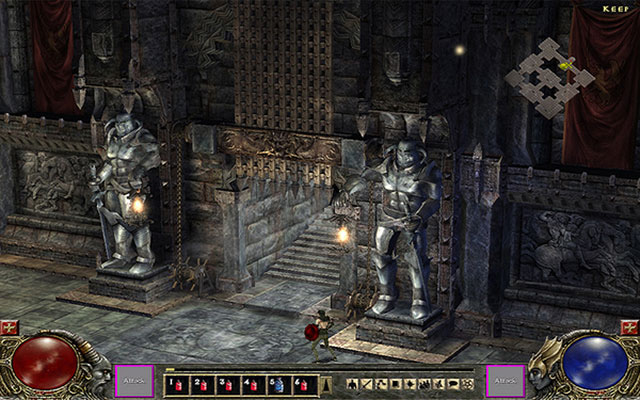Select the right Attack skill button
Viewport: 640px width, 400px height.
[x=505, y=381]
